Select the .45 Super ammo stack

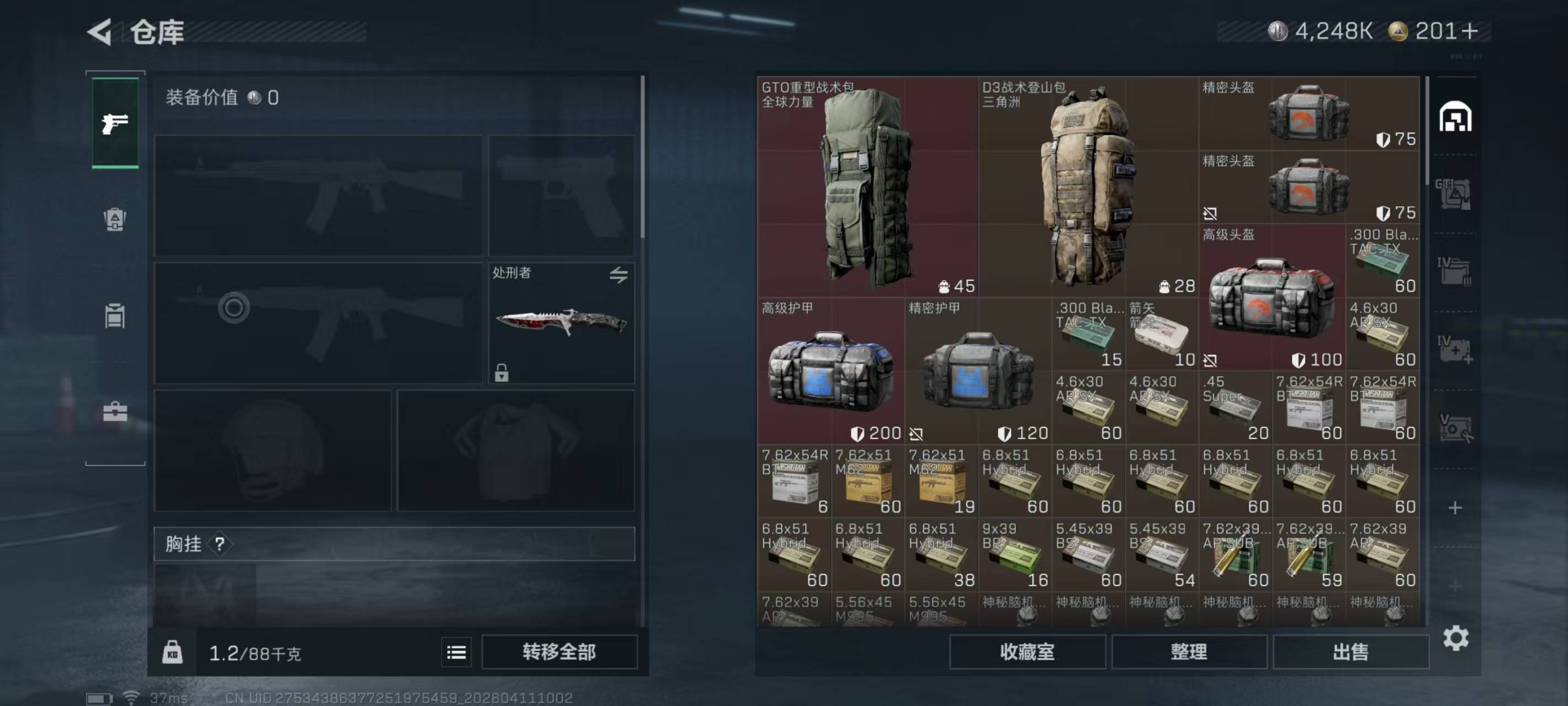point(1235,407)
